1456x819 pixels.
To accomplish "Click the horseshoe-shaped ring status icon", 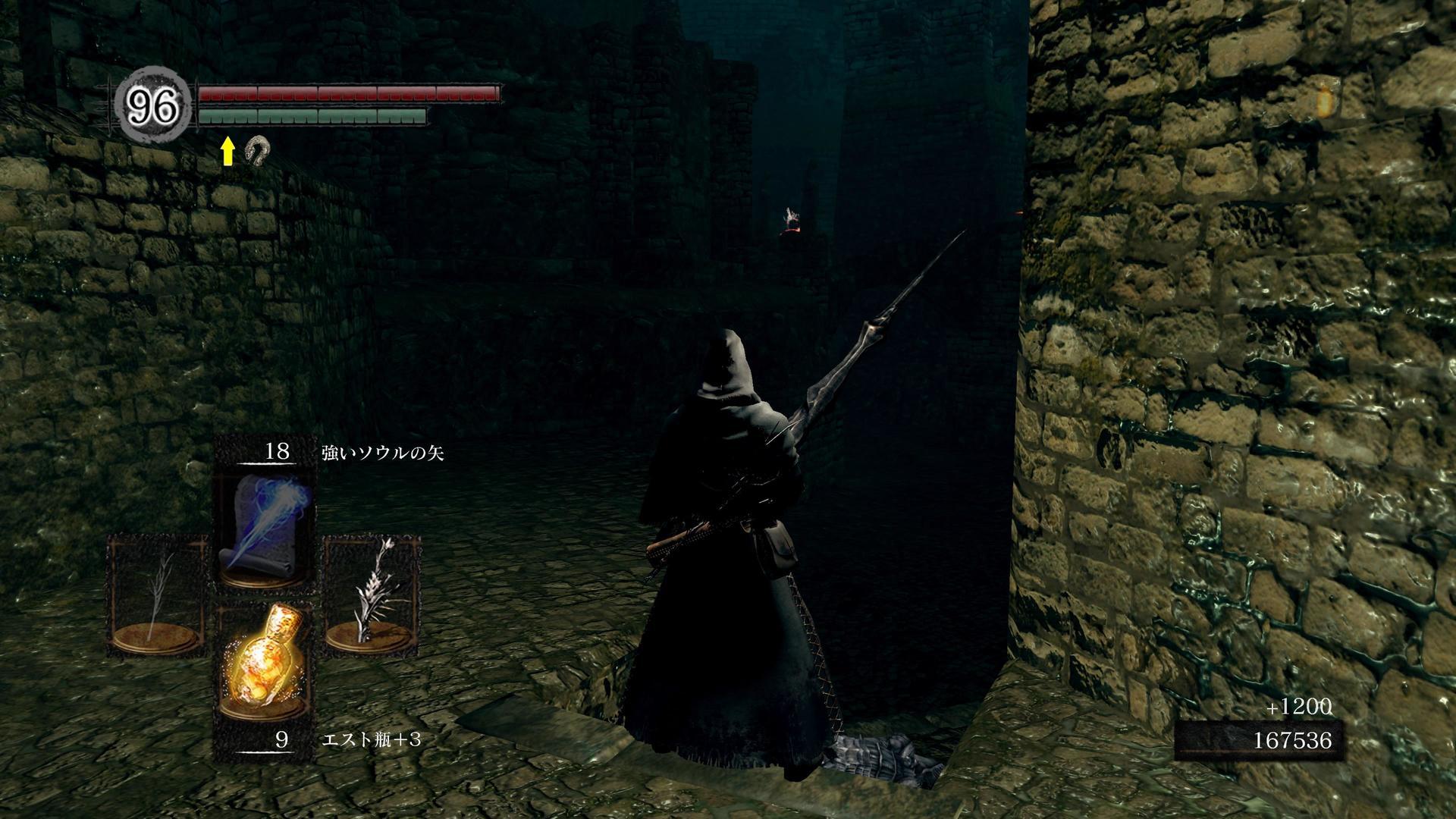I will 256,150.
